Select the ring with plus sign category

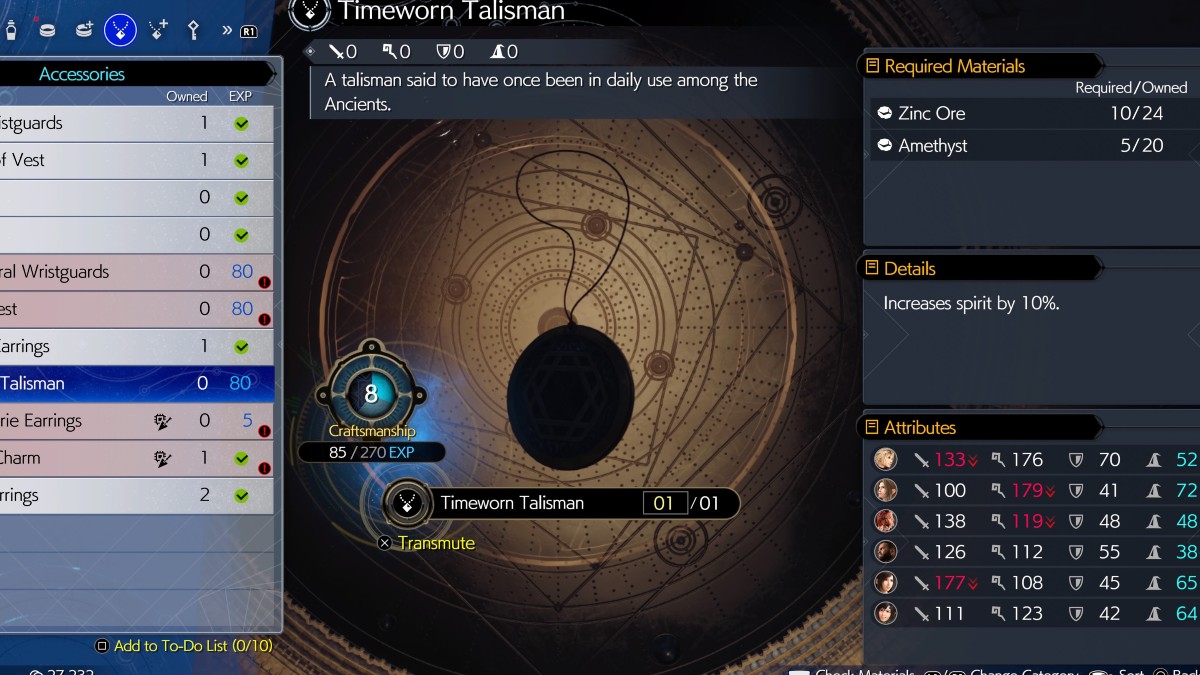point(84,30)
